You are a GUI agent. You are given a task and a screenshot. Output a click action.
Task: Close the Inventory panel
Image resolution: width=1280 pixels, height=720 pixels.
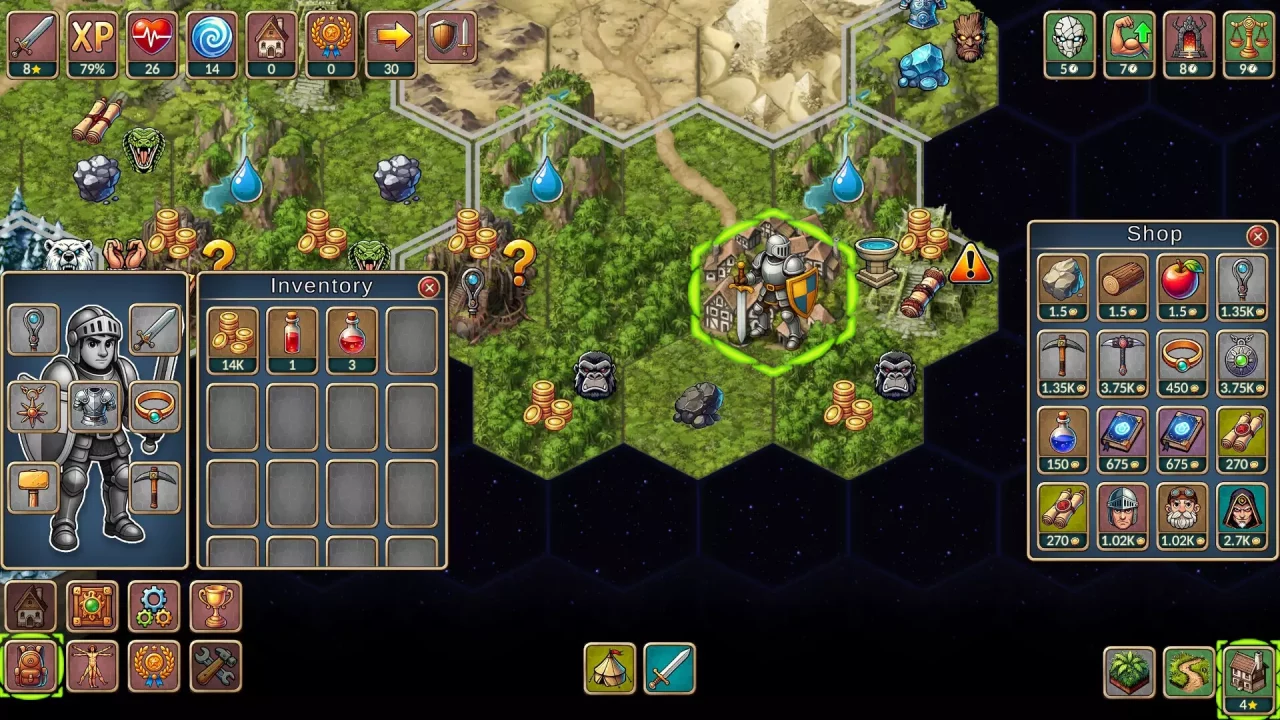(x=429, y=288)
